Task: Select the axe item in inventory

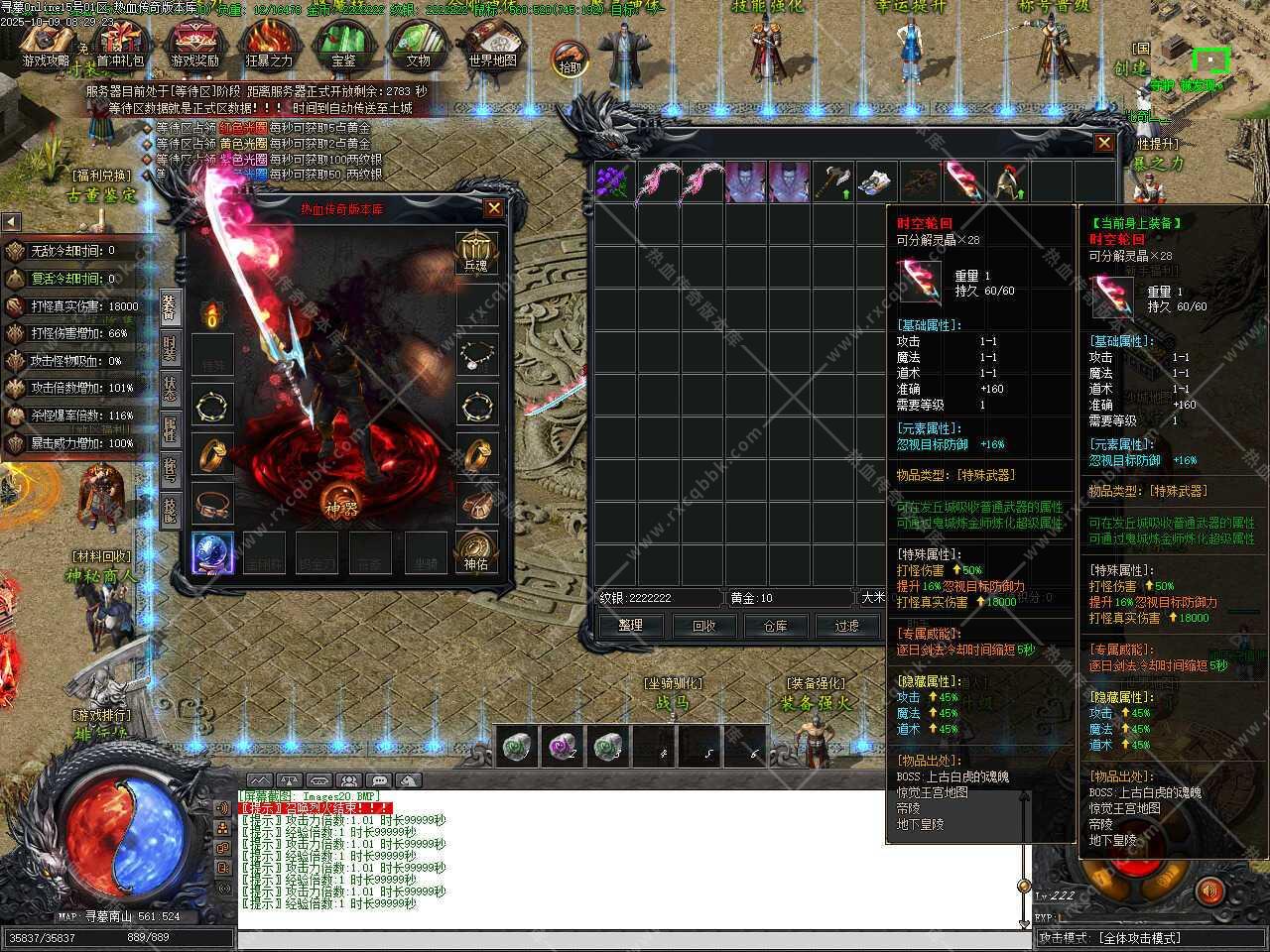Action: point(832,182)
